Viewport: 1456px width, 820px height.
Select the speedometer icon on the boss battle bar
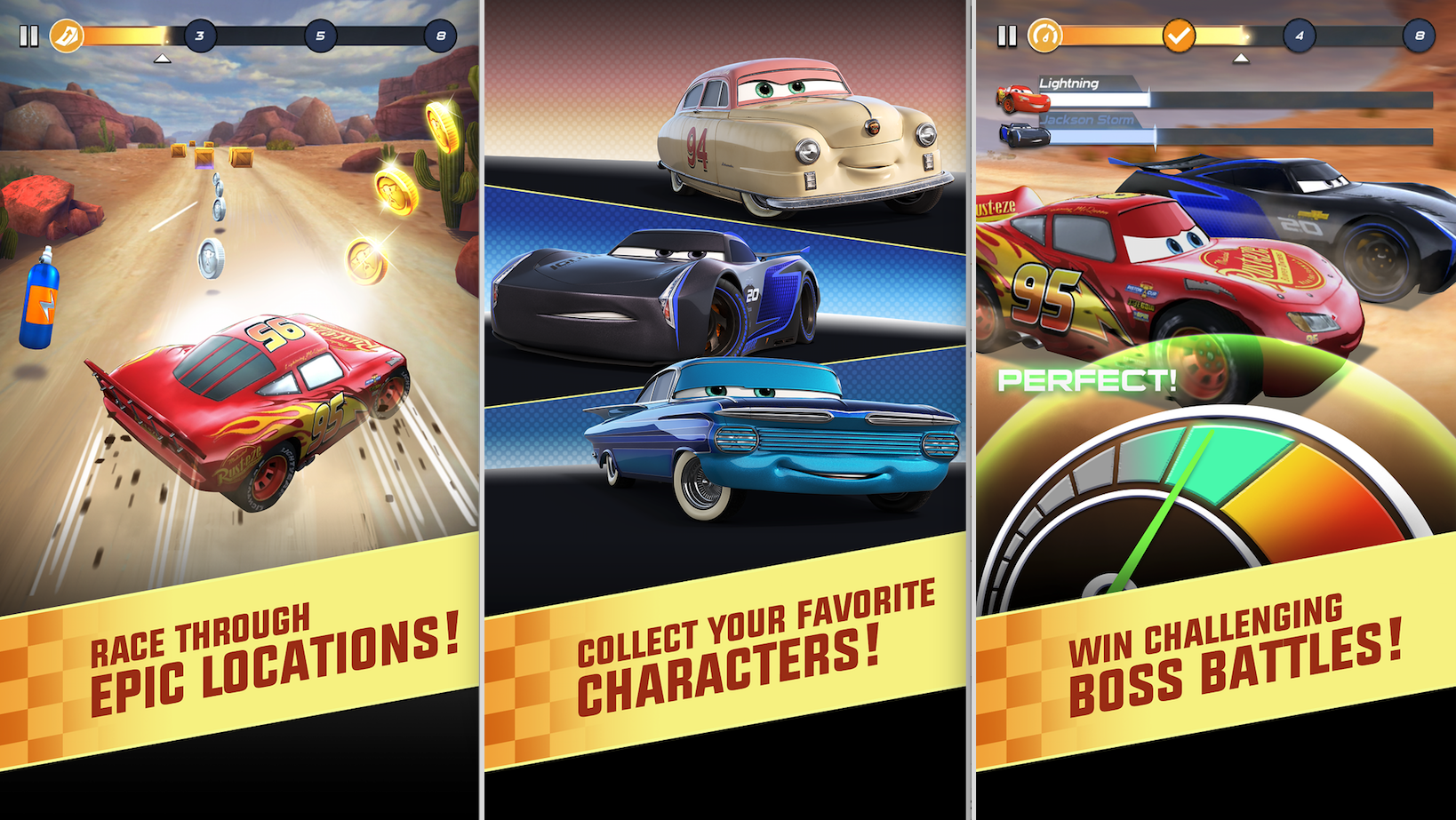coord(1047,36)
